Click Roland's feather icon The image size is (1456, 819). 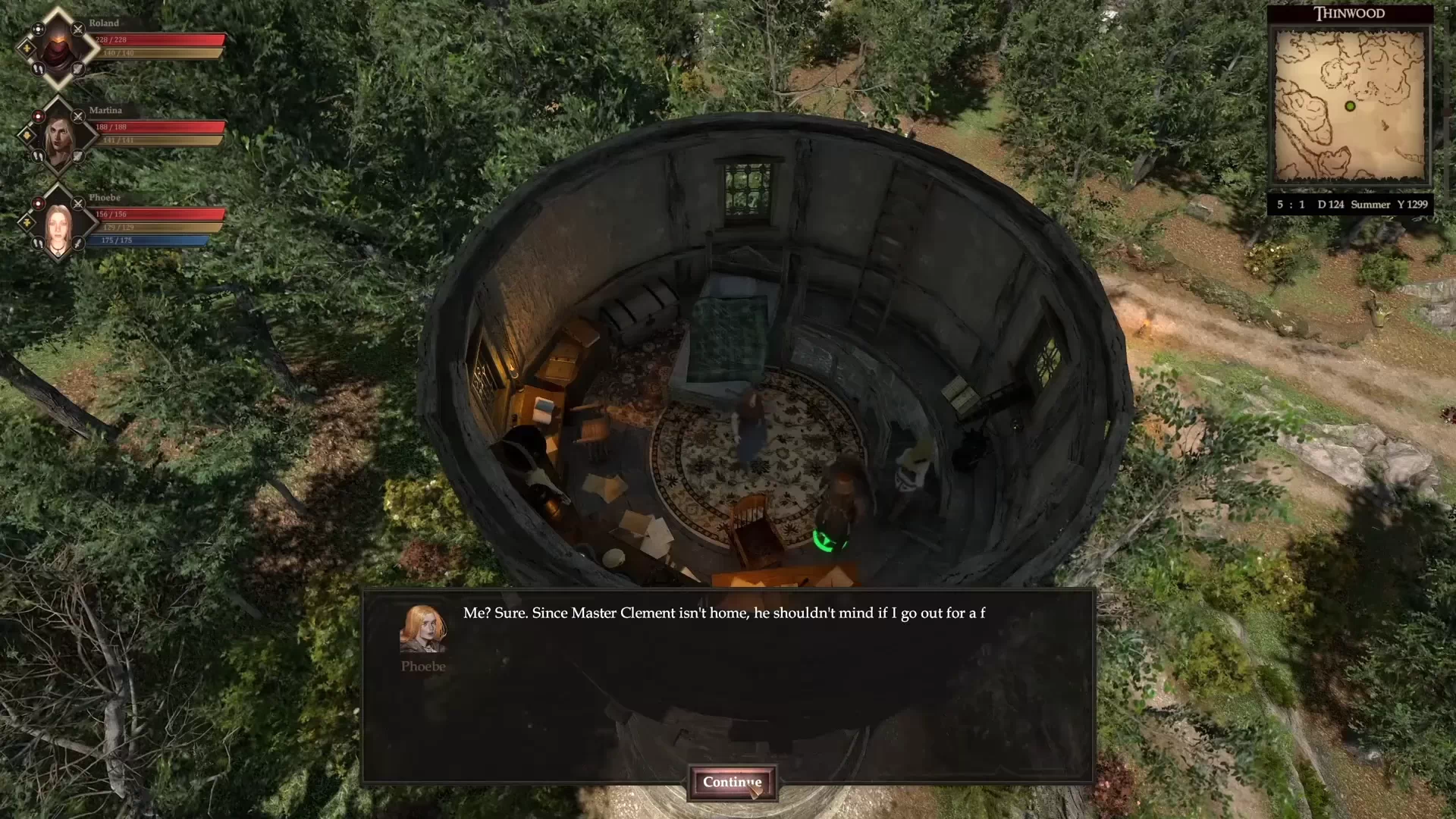pos(78,69)
